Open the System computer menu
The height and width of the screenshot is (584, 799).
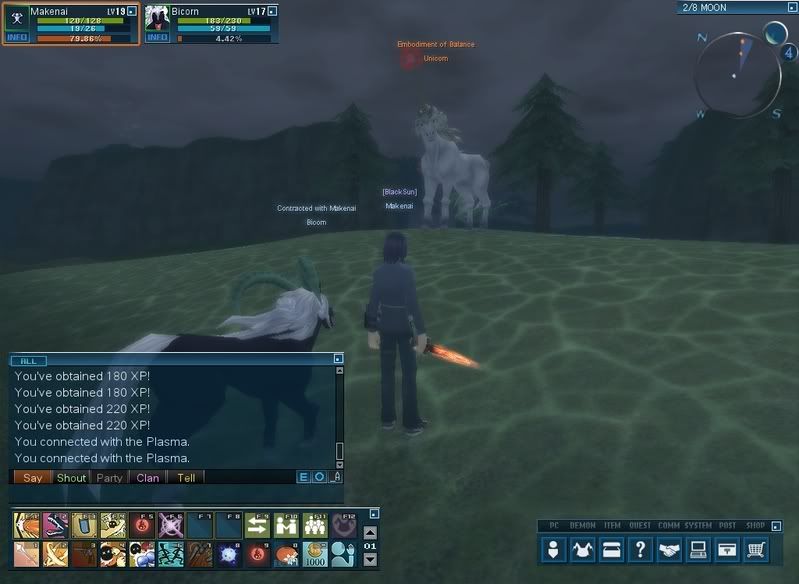699,549
